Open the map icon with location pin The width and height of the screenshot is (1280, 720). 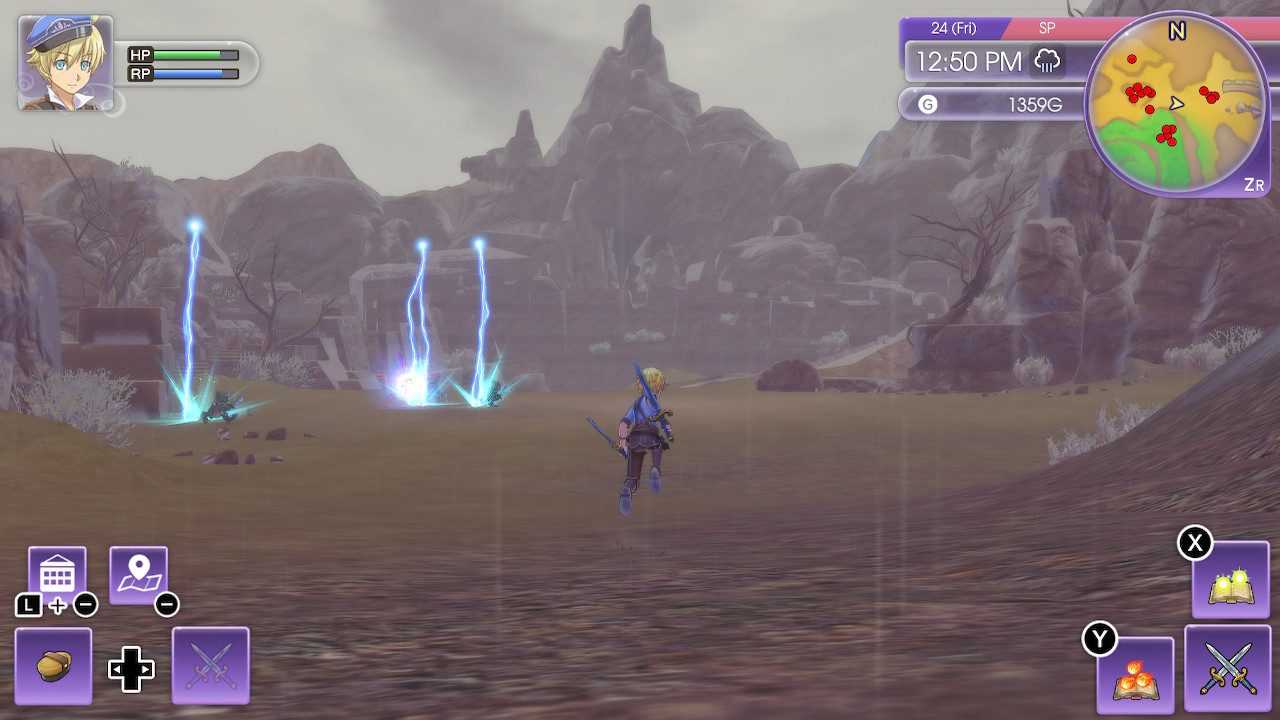[x=140, y=570]
